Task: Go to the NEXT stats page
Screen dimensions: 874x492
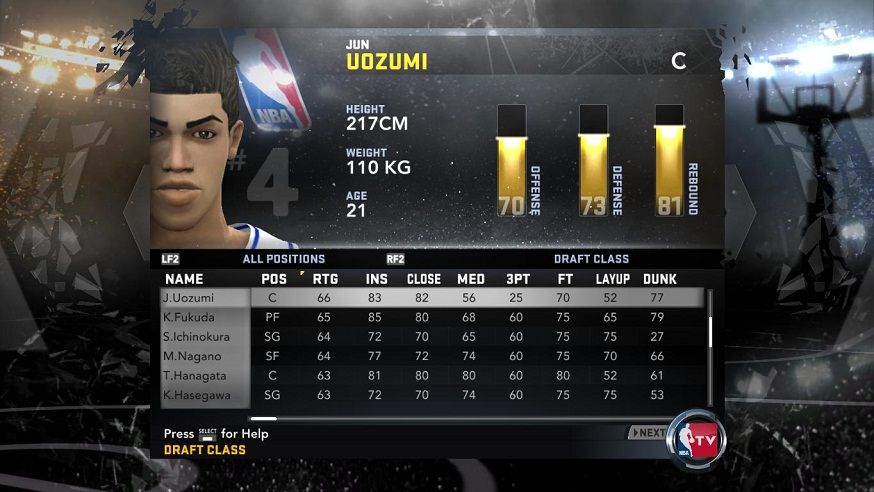Action: click(648, 433)
